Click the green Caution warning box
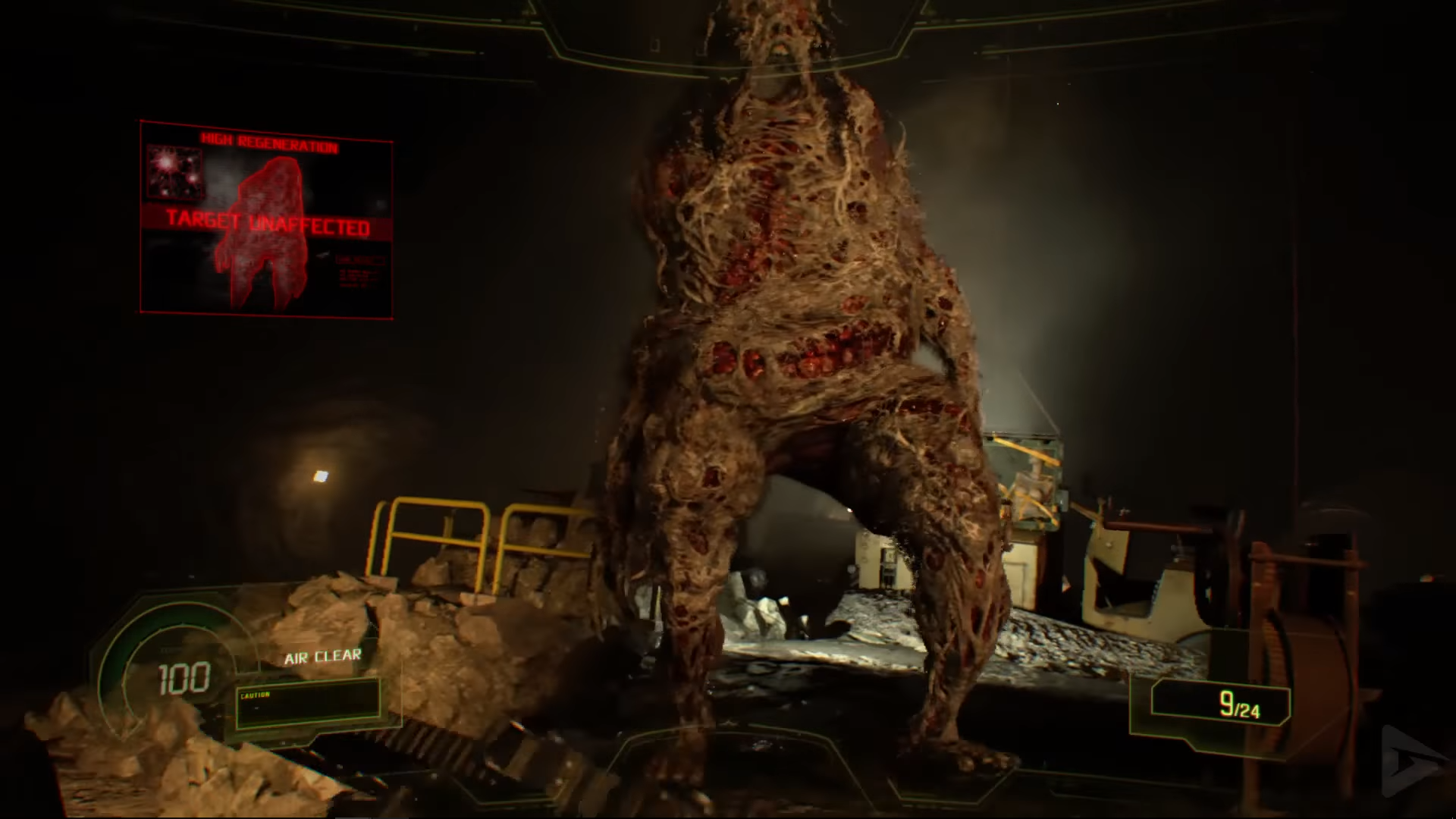 (307, 704)
